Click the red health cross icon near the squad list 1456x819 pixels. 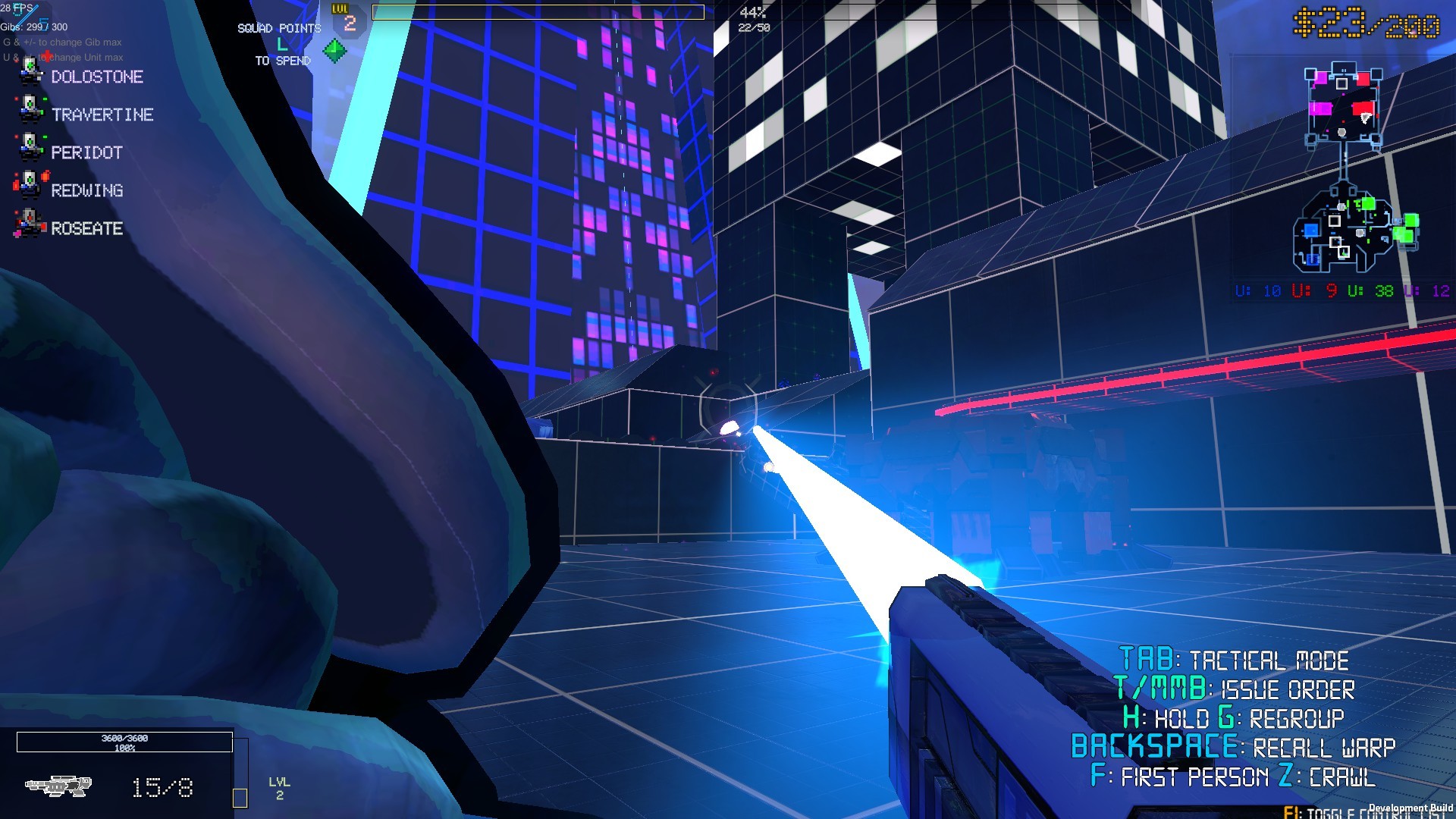pyautogui.click(x=47, y=55)
